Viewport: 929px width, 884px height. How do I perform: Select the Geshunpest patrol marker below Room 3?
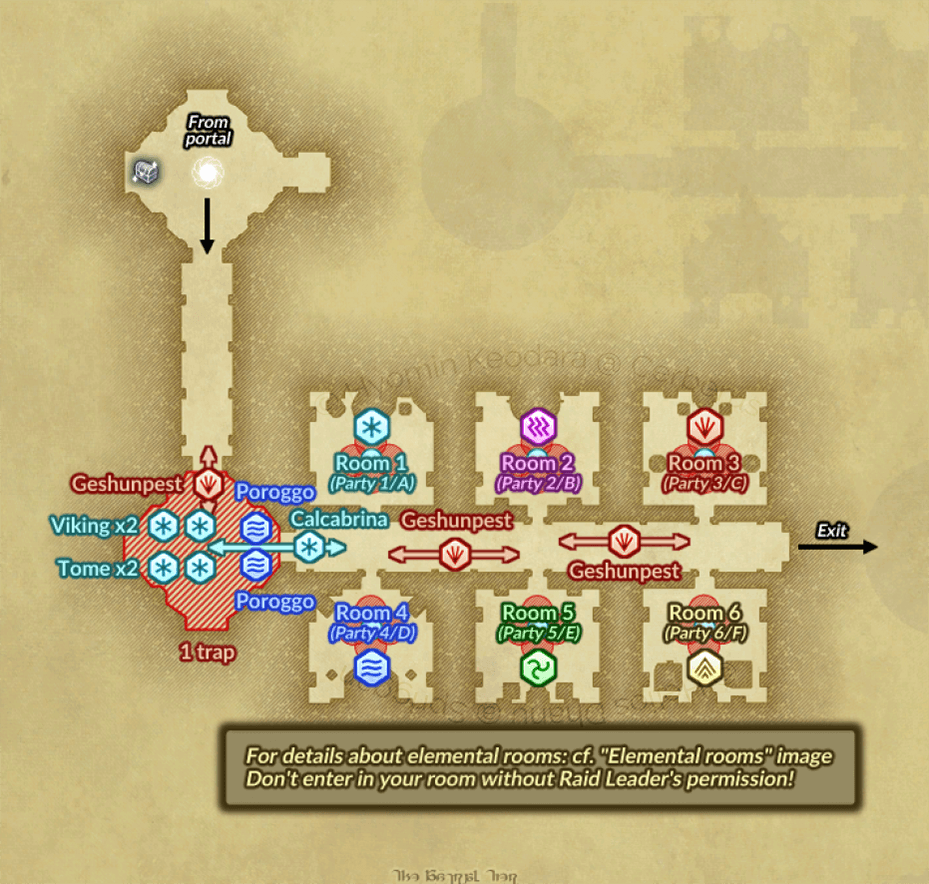click(x=624, y=541)
